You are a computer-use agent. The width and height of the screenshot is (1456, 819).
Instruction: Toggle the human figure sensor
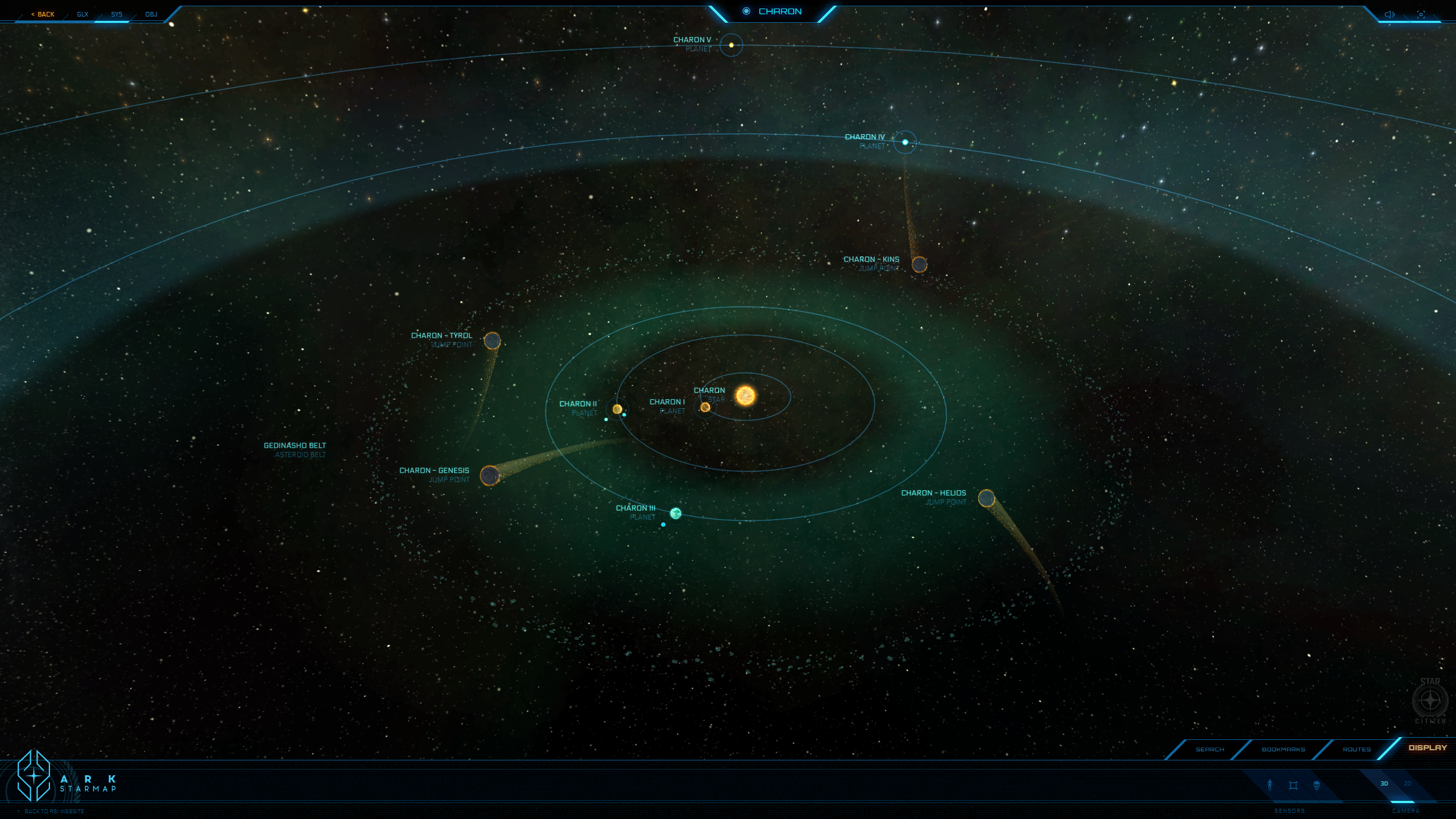pos(1270,785)
